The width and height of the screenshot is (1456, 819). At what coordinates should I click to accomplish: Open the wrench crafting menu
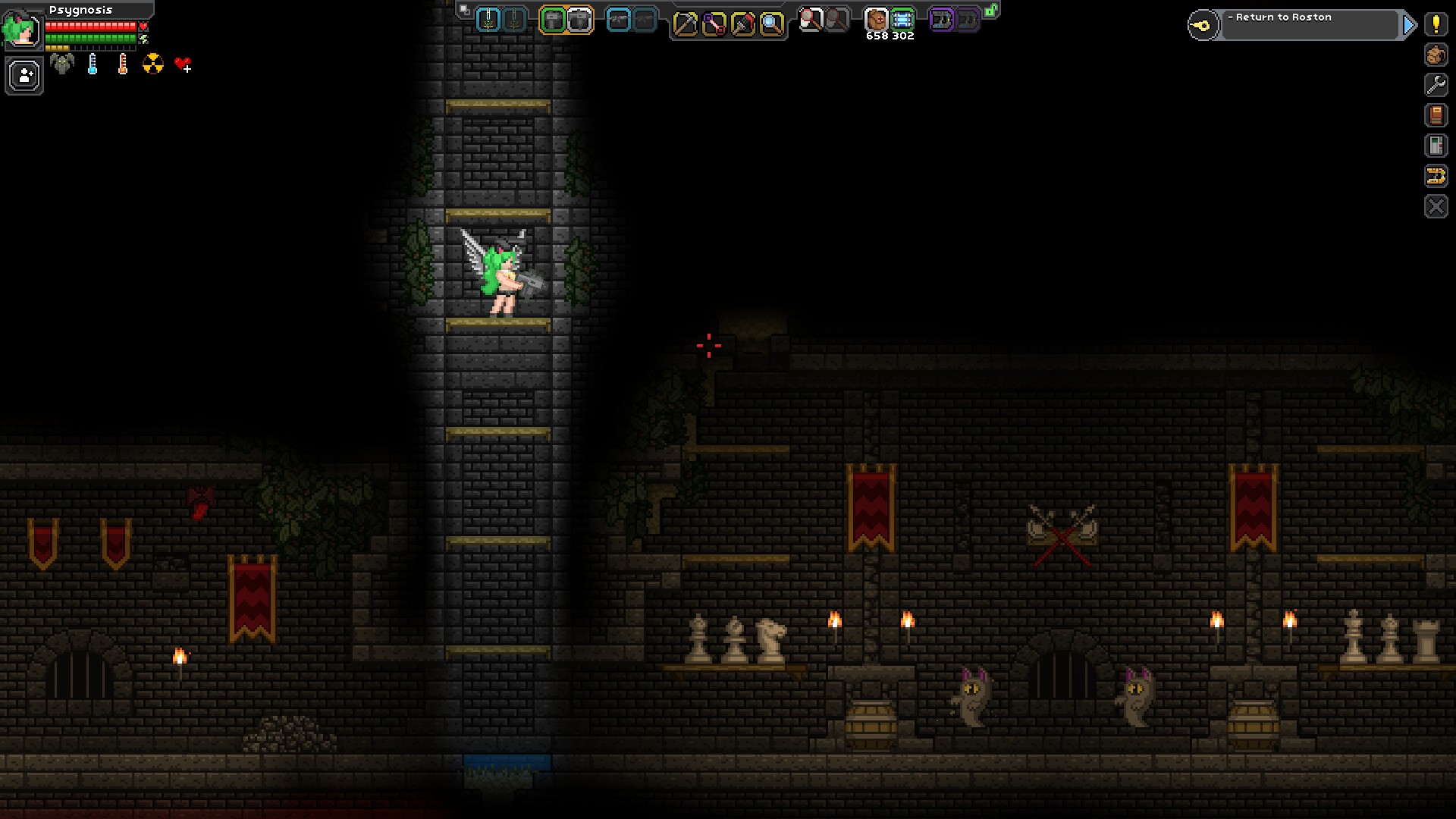[x=1436, y=85]
